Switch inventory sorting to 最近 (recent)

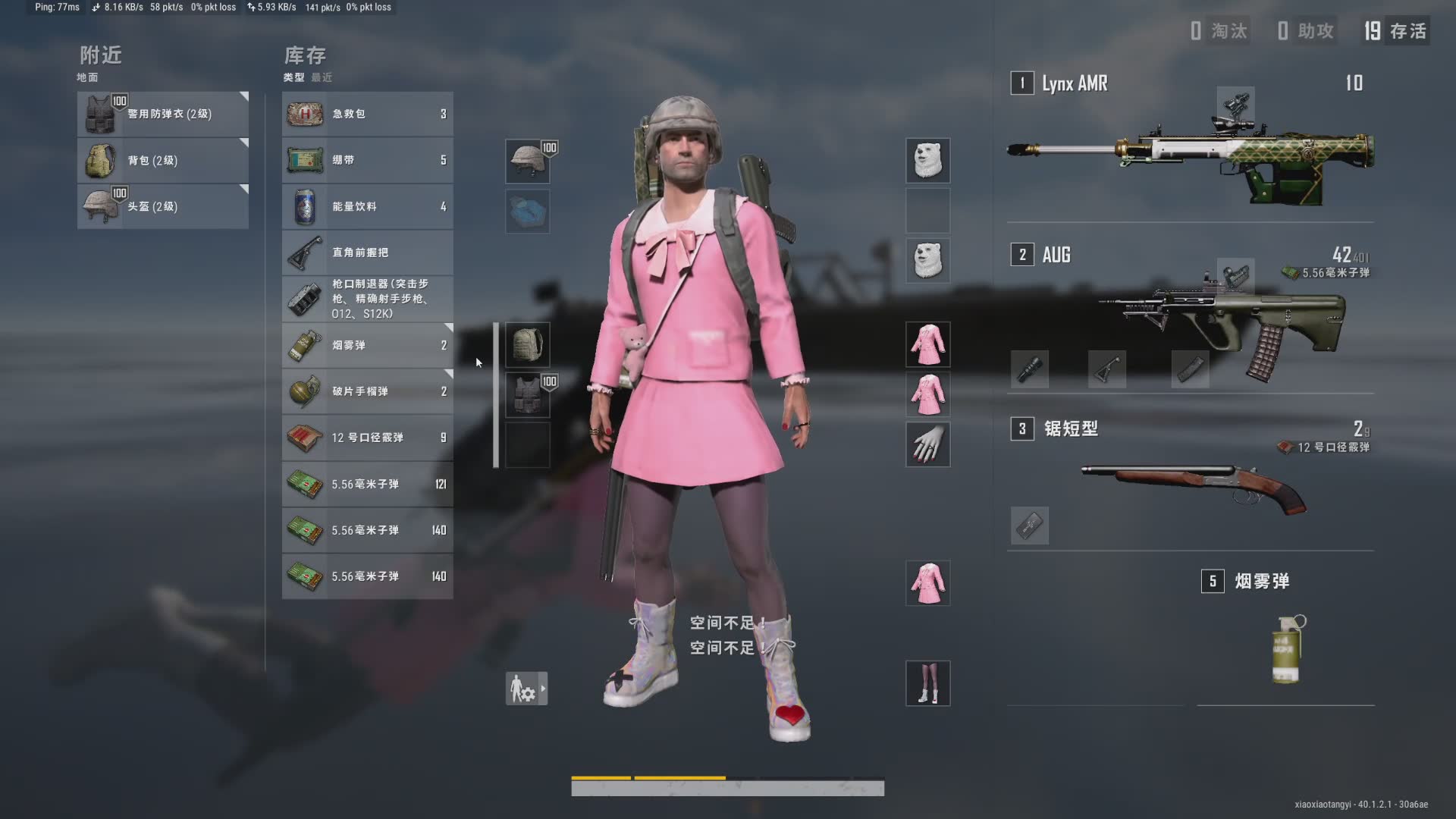pos(322,77)
